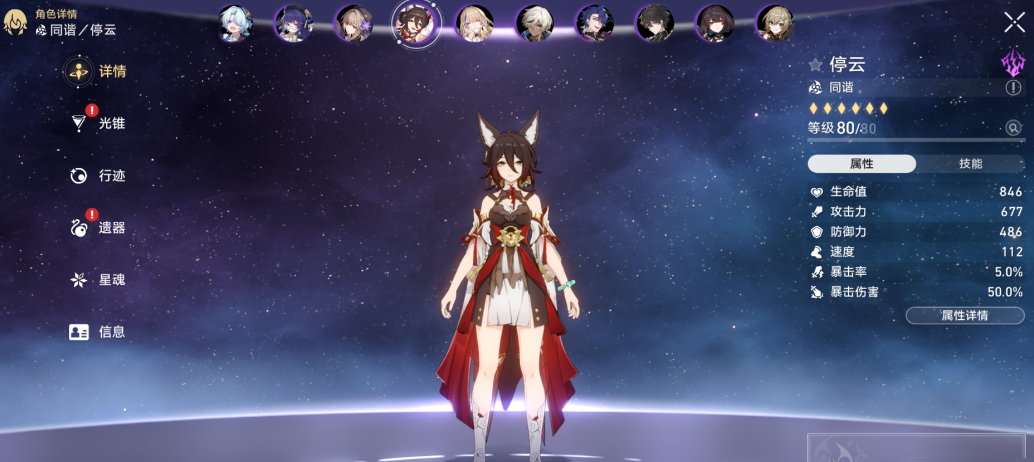Open the 详情 details menu entry
The height and width of the screenshot is (462, 1034).
97,72
